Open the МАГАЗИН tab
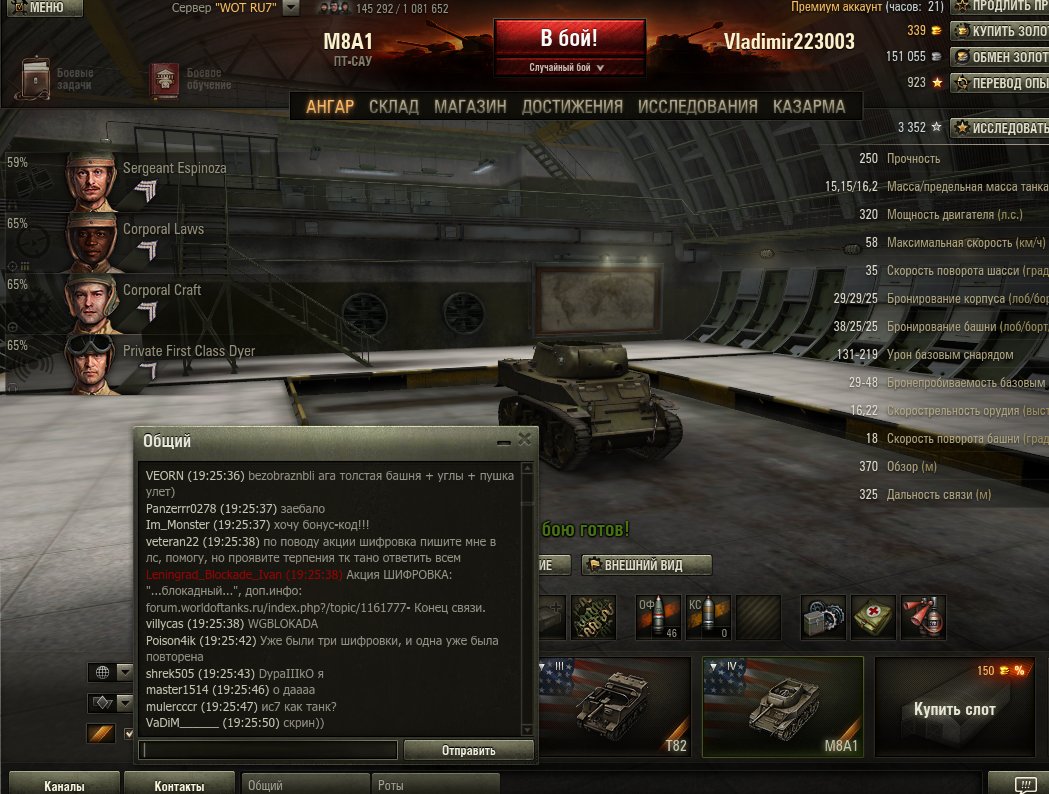Viewport: 1049px width, 794px height. [x=470, y=106]
